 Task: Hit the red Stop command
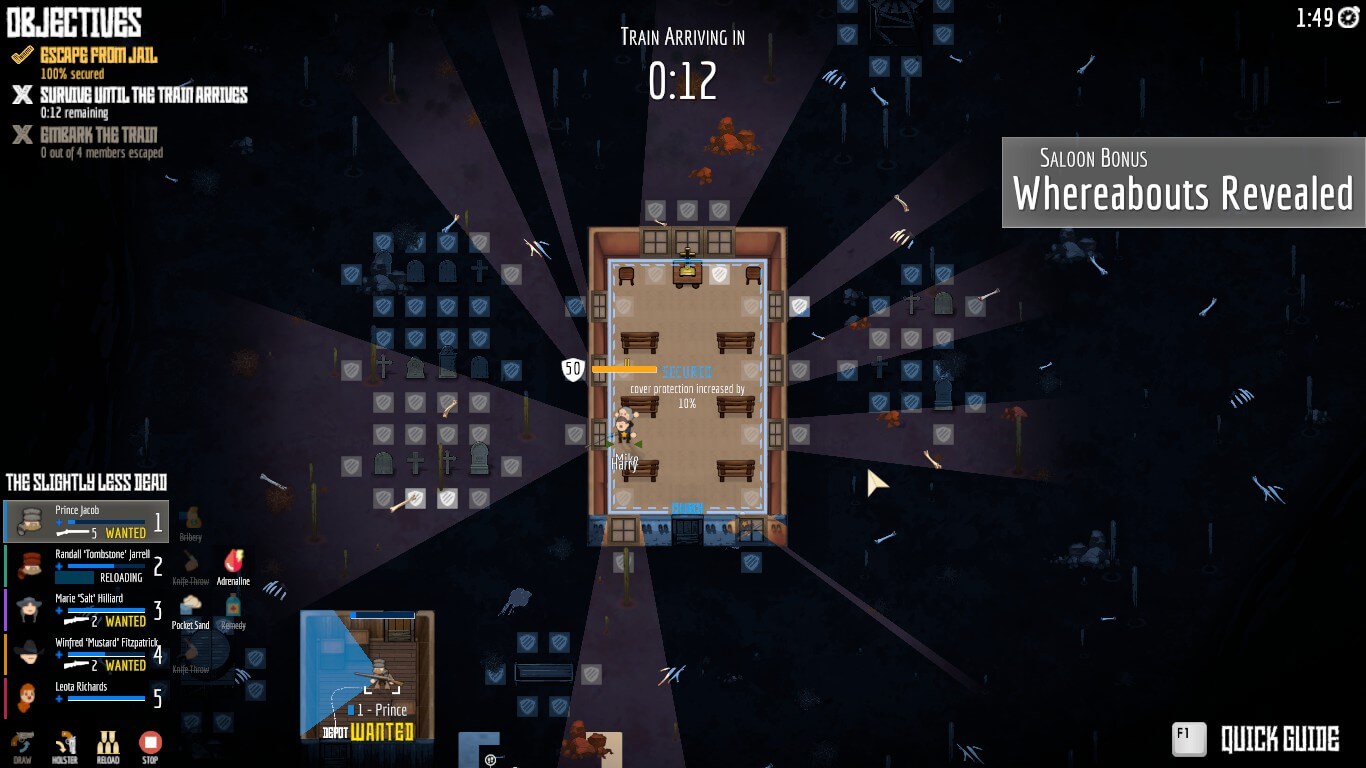[150, 746]
